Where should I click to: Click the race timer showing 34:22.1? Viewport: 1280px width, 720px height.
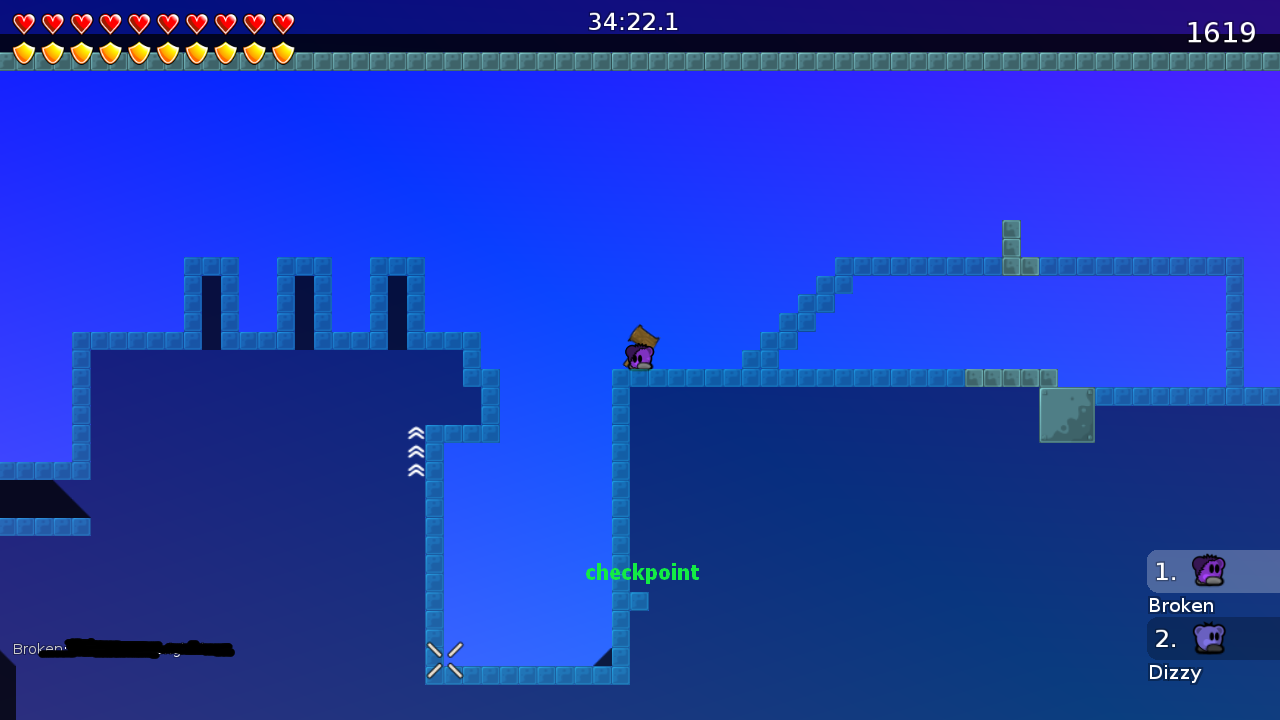click(633, 21)
